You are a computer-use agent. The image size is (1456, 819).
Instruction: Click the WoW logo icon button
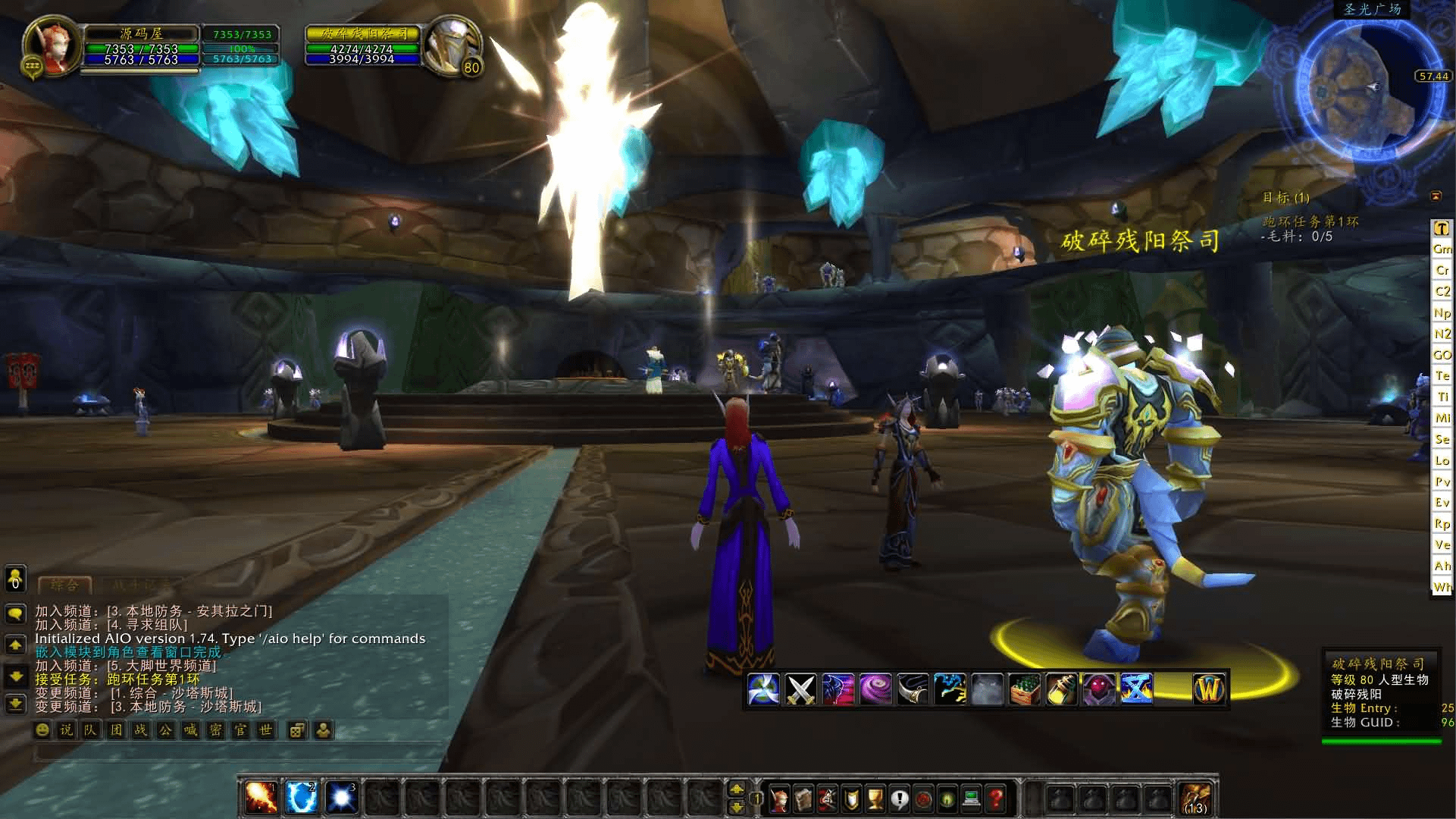(1209, 689)
